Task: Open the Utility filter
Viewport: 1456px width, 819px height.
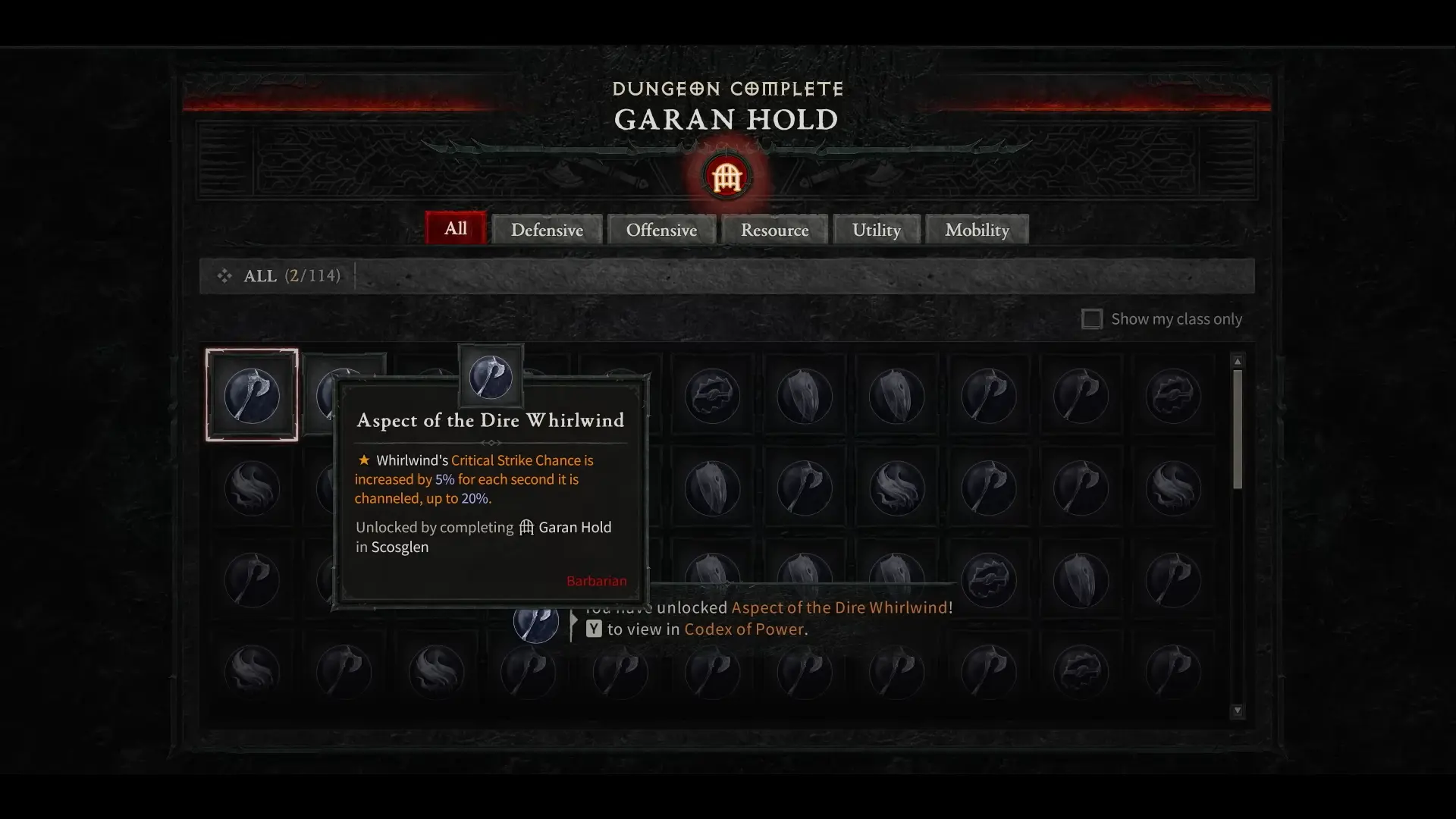Action: tap(876, 229)
